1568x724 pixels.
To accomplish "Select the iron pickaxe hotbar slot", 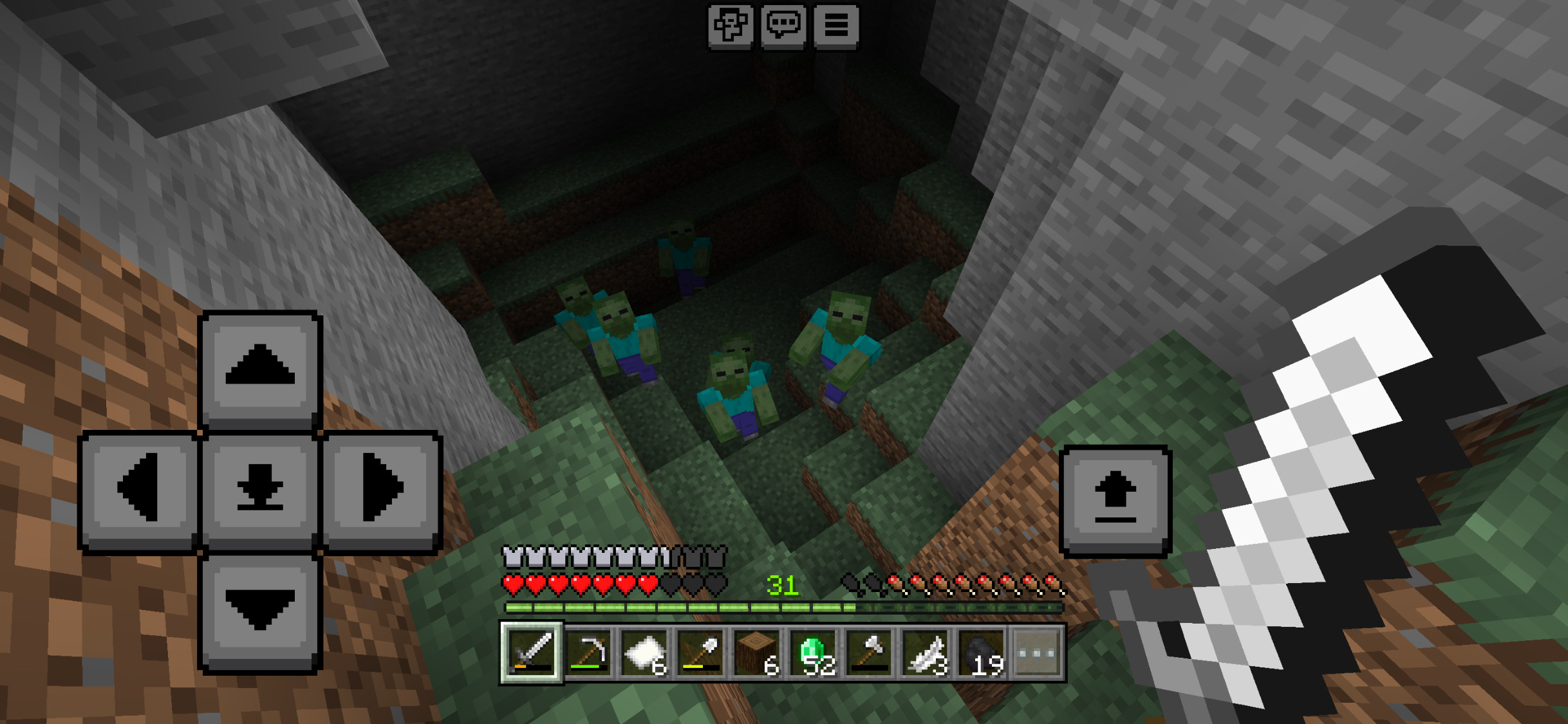I will [x=588, y=653].
